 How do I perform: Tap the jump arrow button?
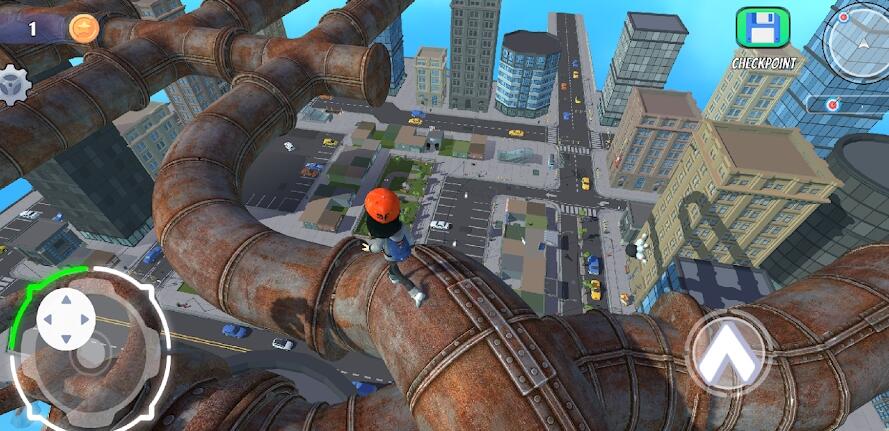pos(728,351)
